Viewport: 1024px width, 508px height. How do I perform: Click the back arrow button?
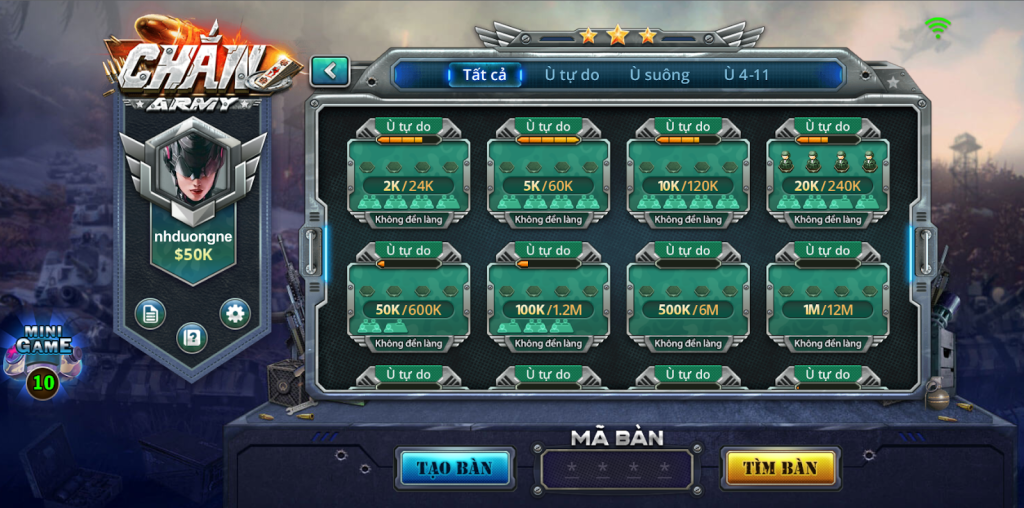pyautogui.click(x=329, y=71)
